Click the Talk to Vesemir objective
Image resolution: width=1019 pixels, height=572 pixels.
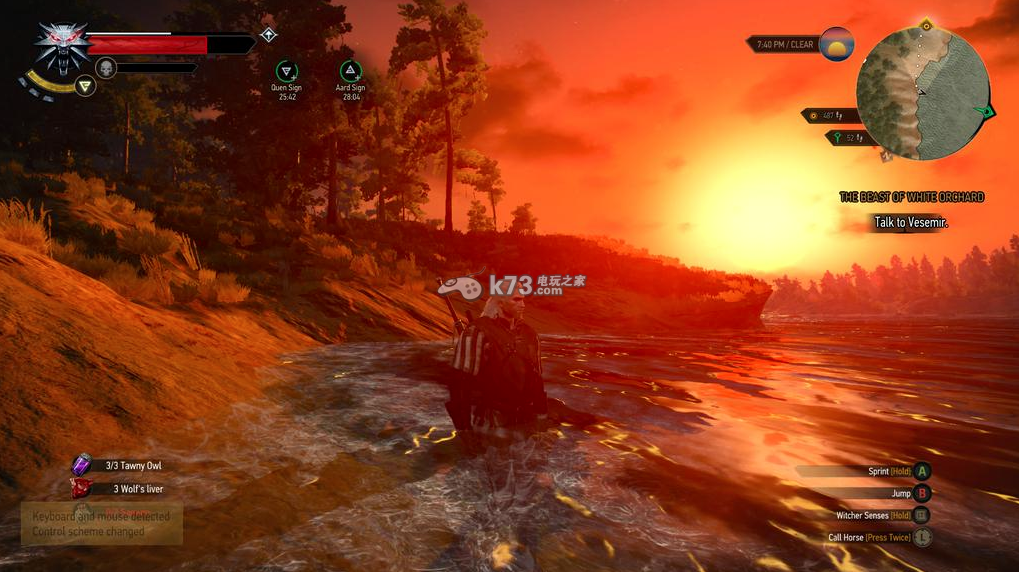(x=910, y=222)
